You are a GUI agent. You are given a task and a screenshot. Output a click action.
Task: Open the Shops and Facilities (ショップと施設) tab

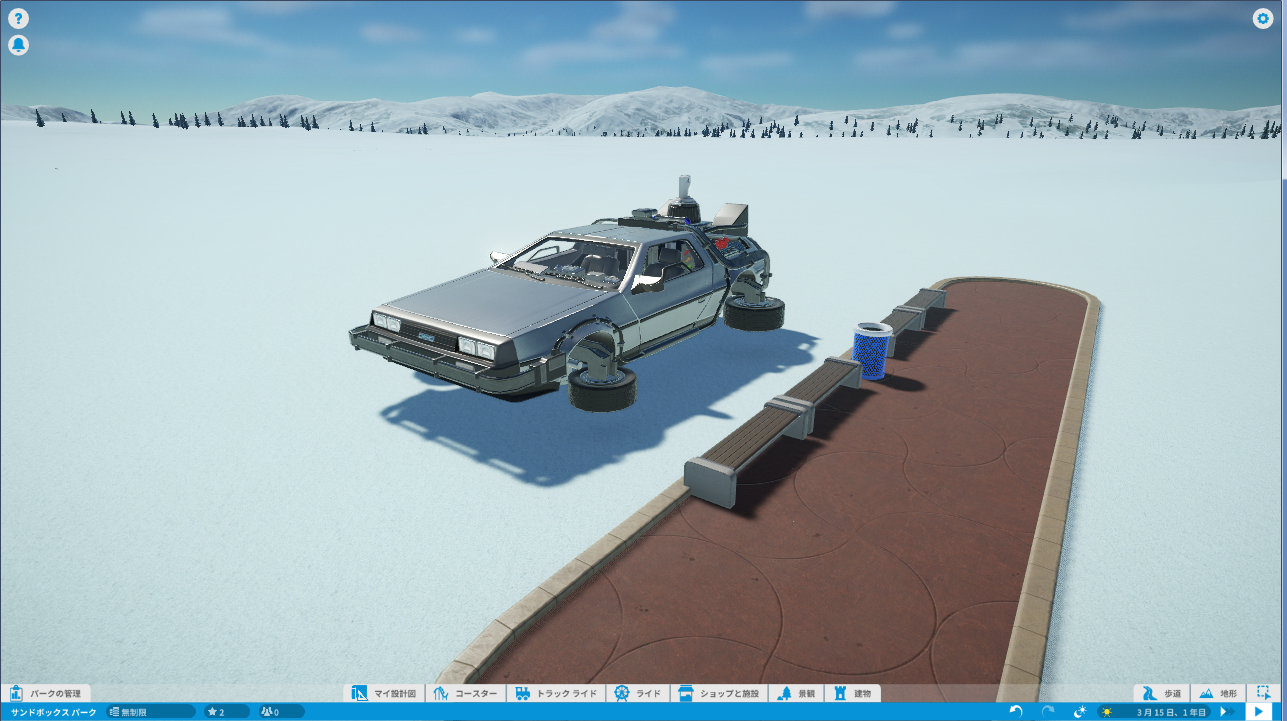(719, 693)
